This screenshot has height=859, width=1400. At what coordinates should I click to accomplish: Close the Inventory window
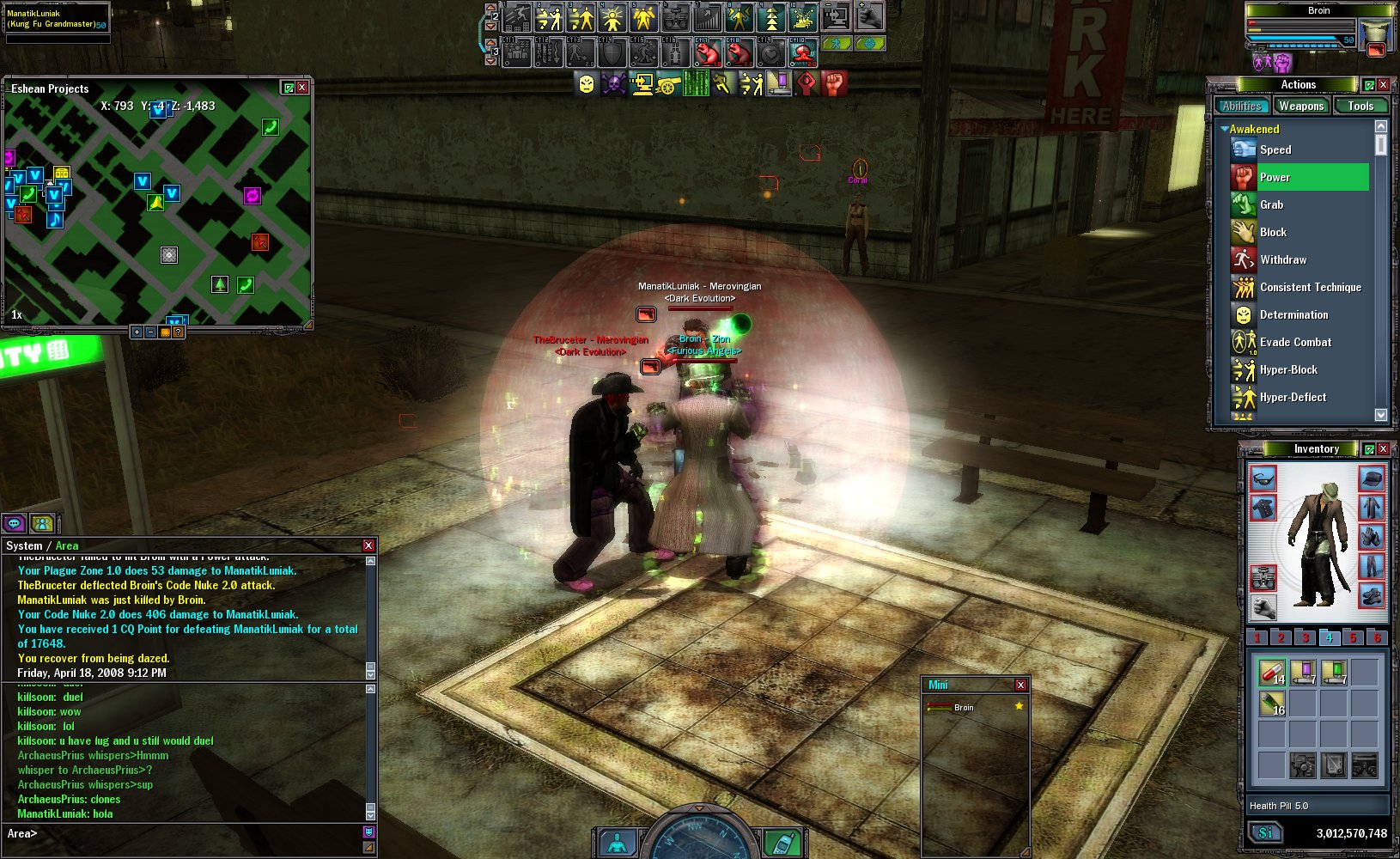[x=1383, y=449]
